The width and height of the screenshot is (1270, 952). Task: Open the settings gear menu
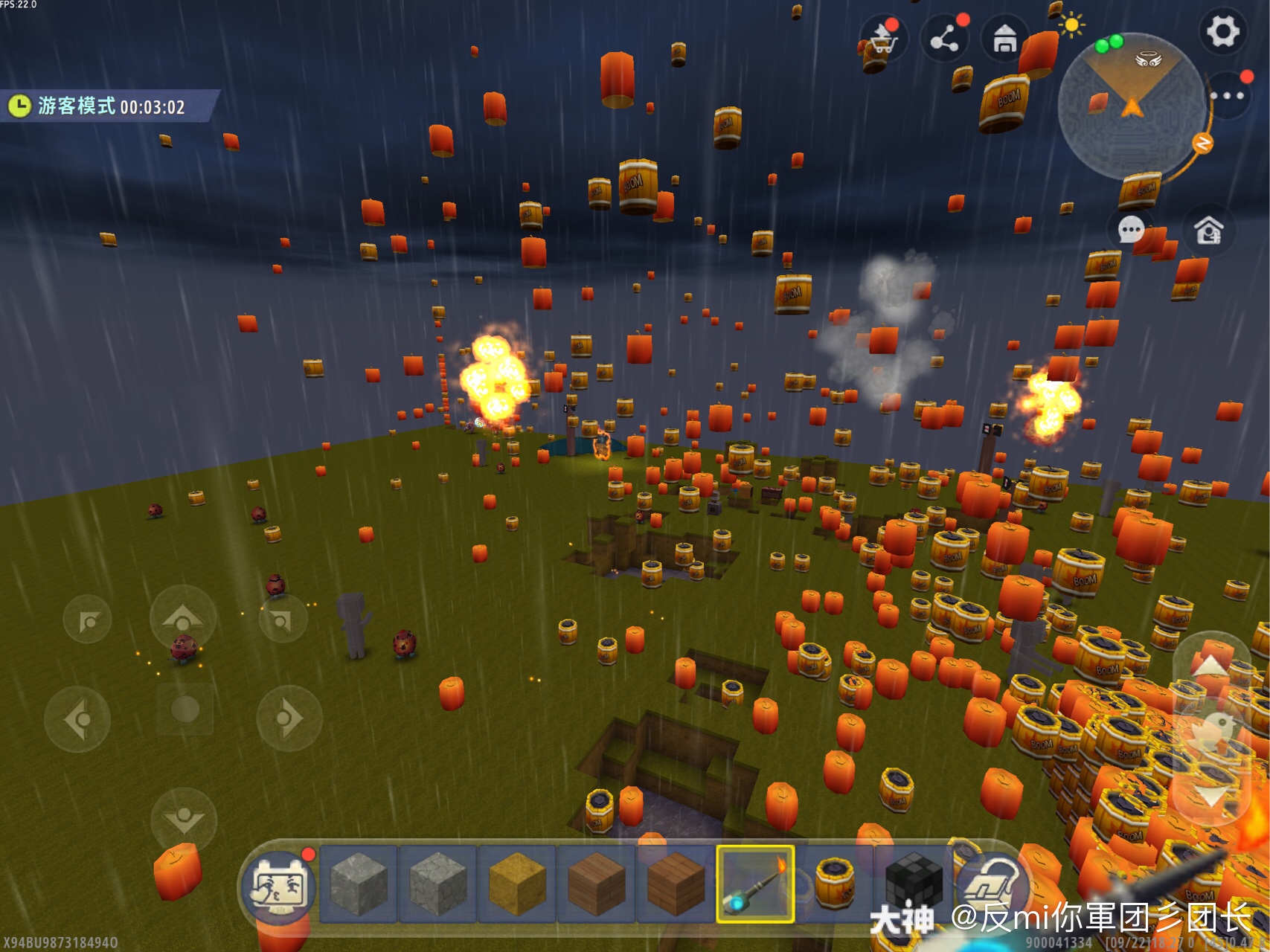(x=1222, y=32)
